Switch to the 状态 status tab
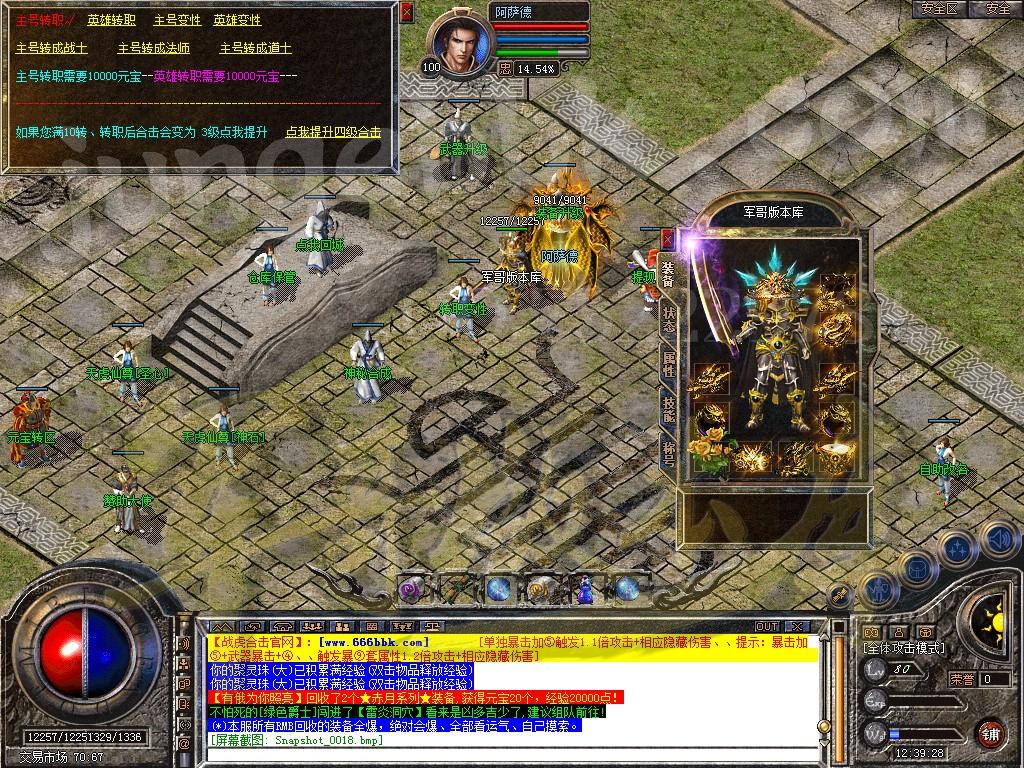Image resolution: width=1024 pixels, height=768 pixels. 668,320
